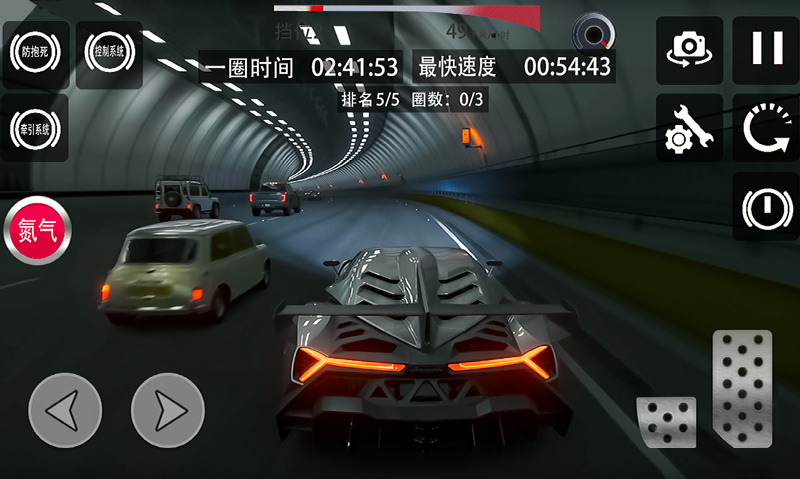Pause the race
This screenshot has height=479, width=800.
[766, 49]
